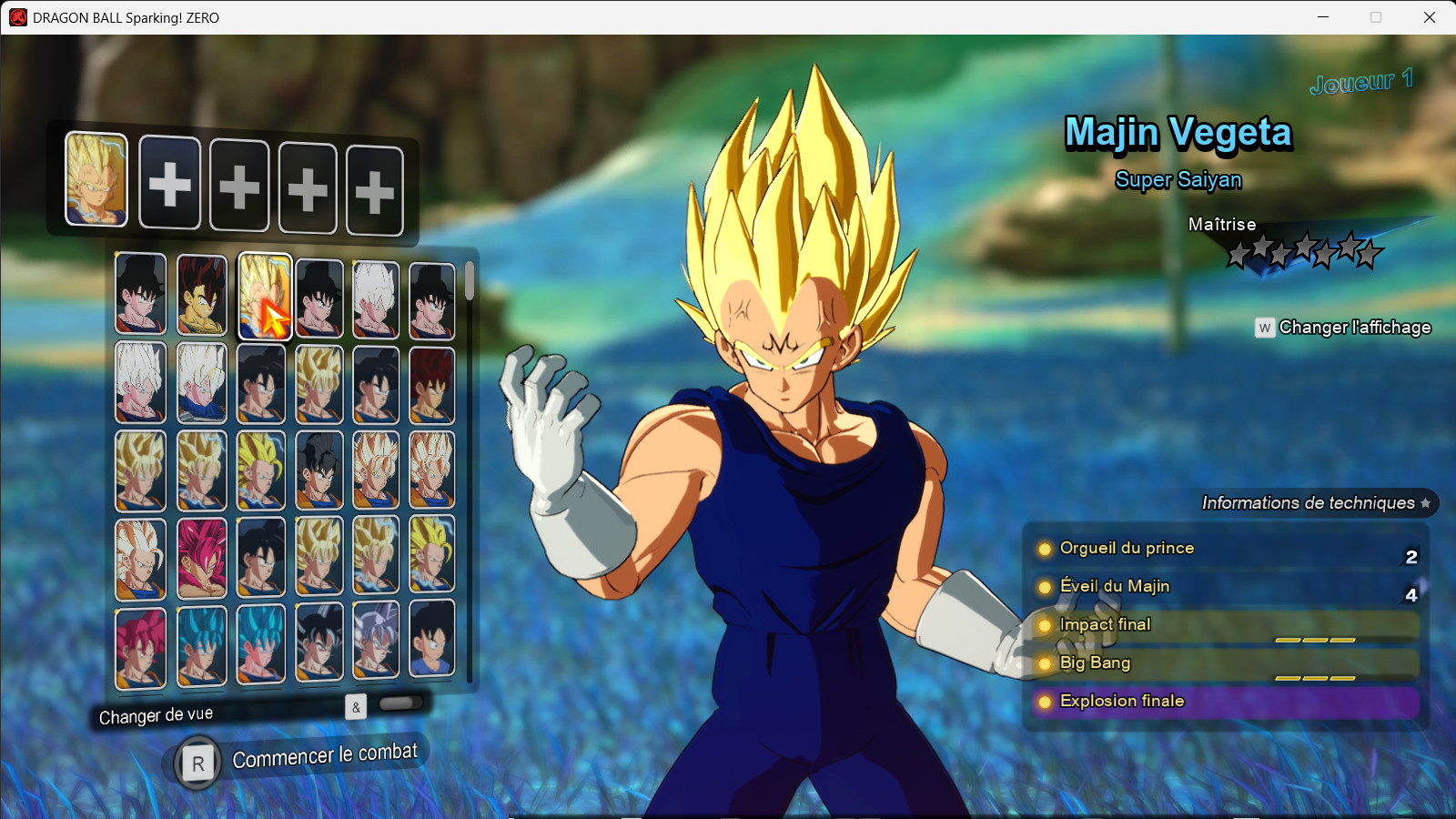The image size is (1456, 819).
Task: Minimize the game window
Action: pos(1323,17)
